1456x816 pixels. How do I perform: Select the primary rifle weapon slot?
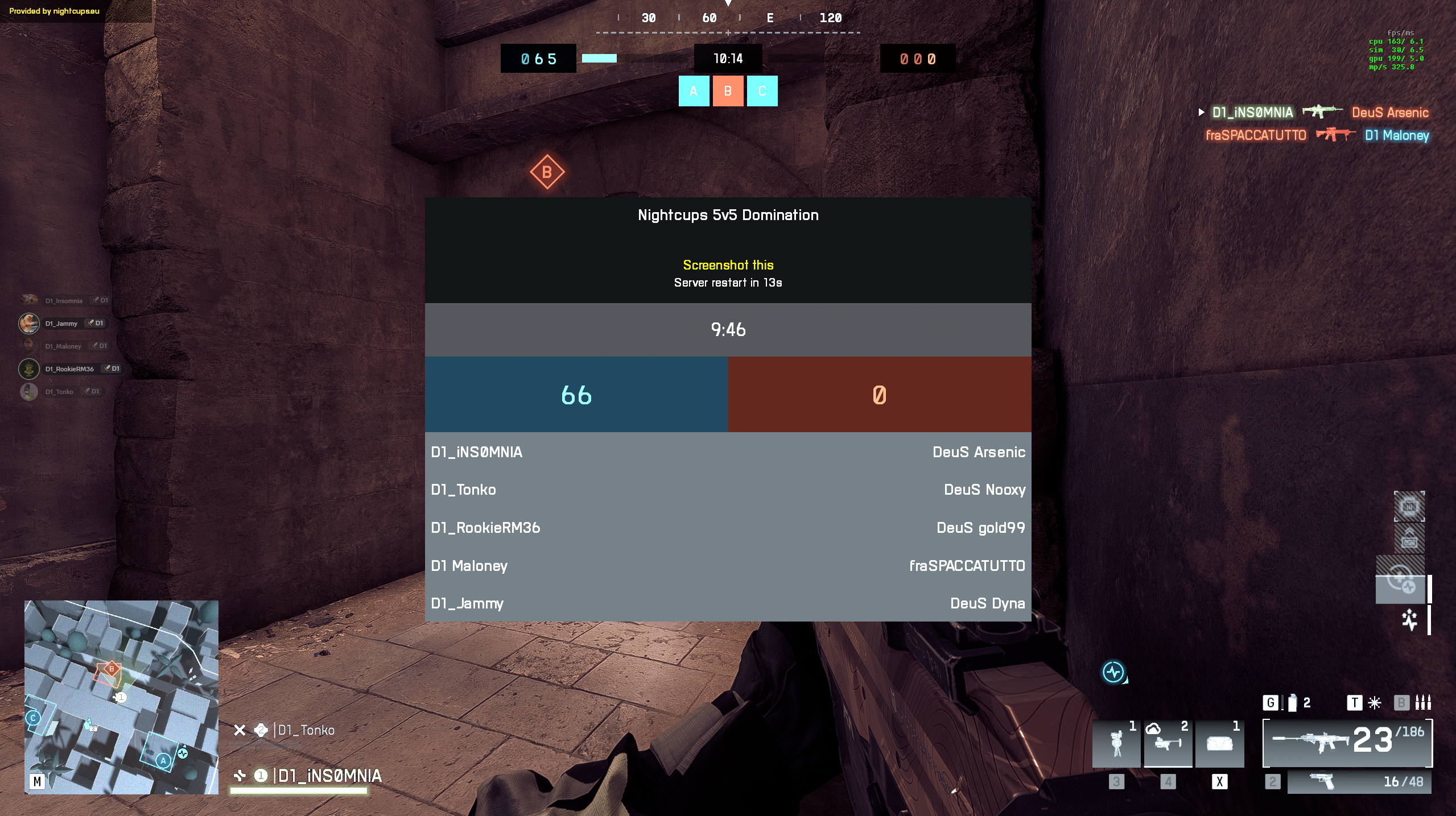(1347, 743)
